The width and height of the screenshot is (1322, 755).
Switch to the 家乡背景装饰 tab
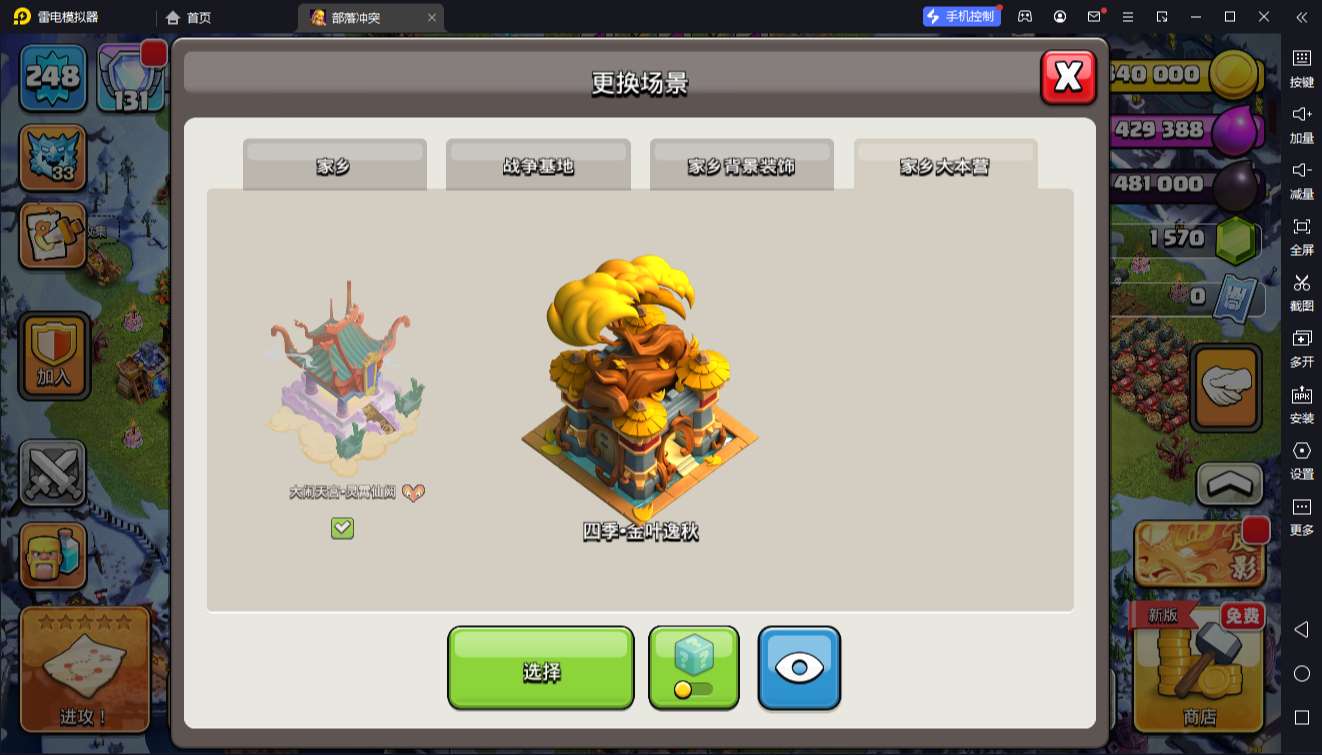tap(741, 166)
